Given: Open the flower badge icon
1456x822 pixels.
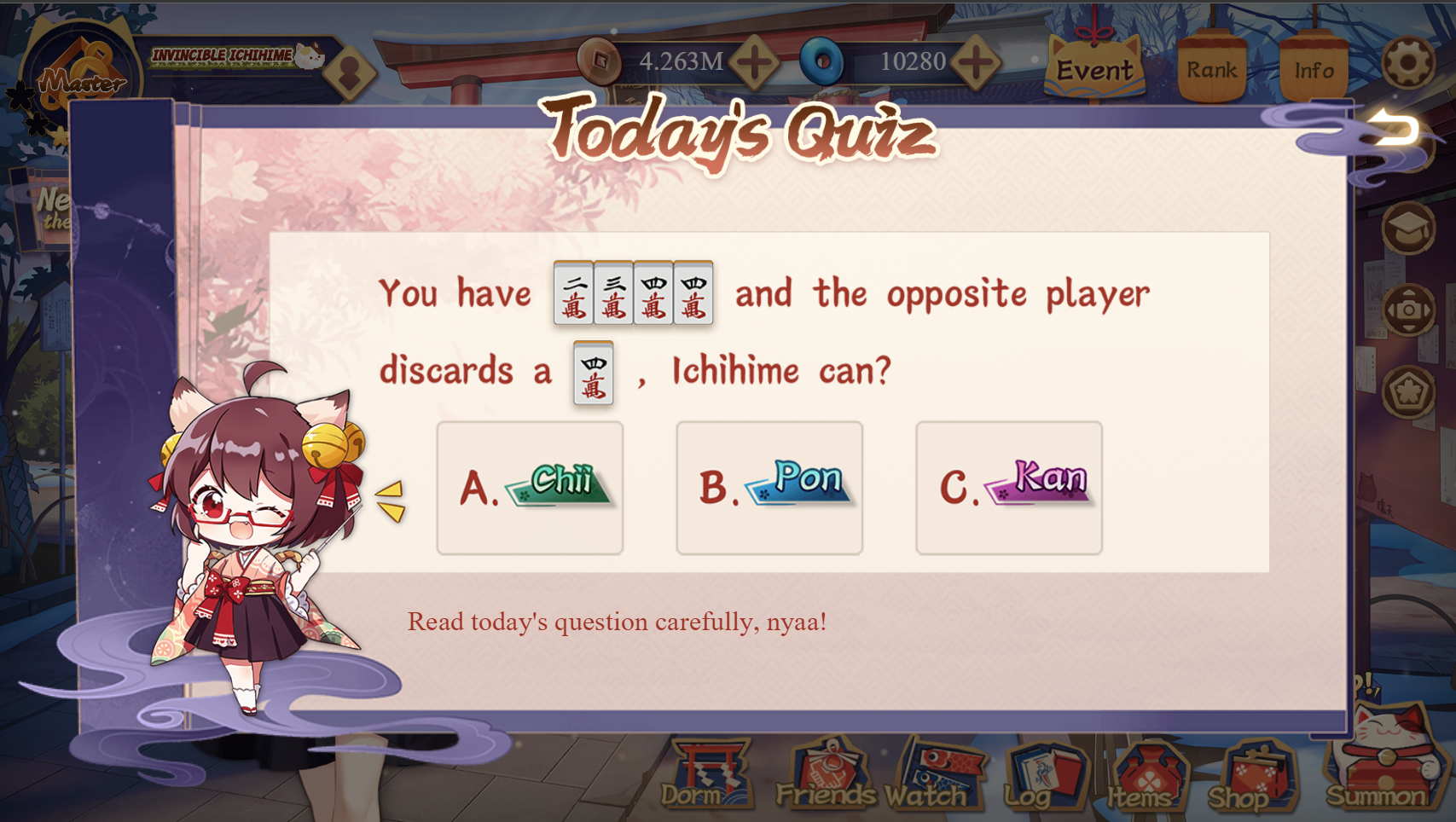Looking at the screenshot, I should coord(1408,391).
